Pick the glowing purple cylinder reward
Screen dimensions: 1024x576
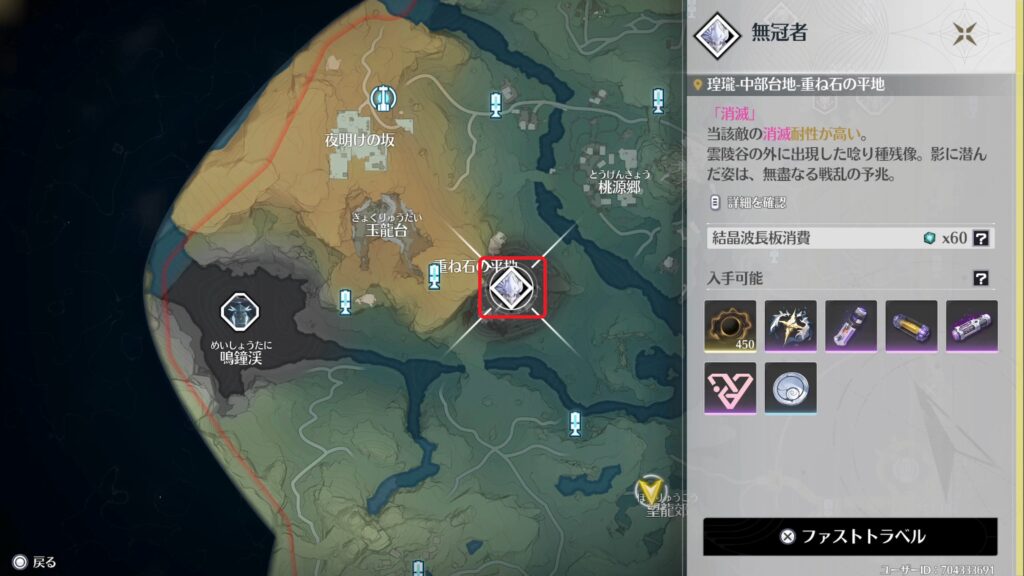coord(971,326)
